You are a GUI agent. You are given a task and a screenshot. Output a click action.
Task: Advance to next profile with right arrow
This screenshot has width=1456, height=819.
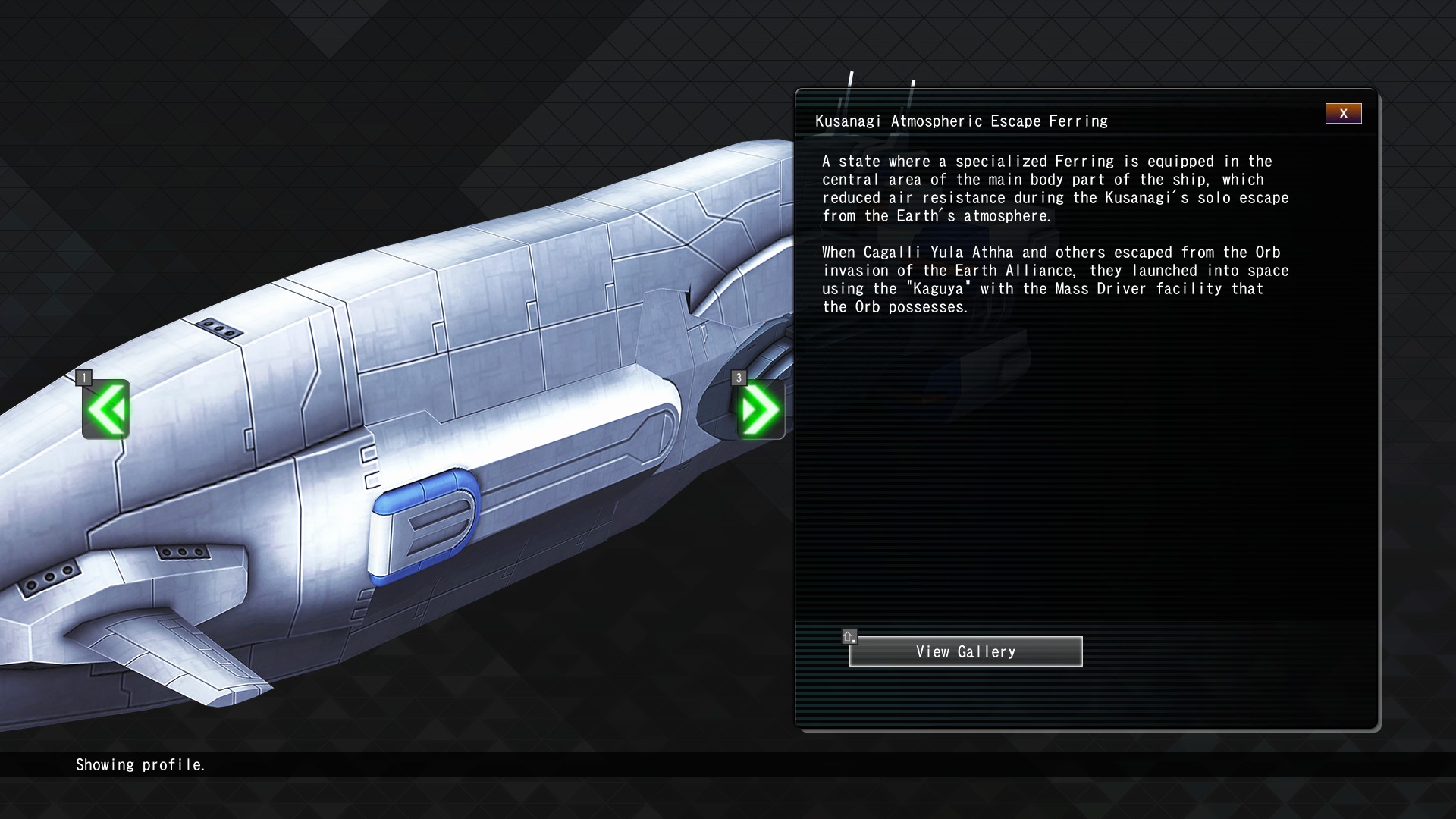(x=761, y=409)
